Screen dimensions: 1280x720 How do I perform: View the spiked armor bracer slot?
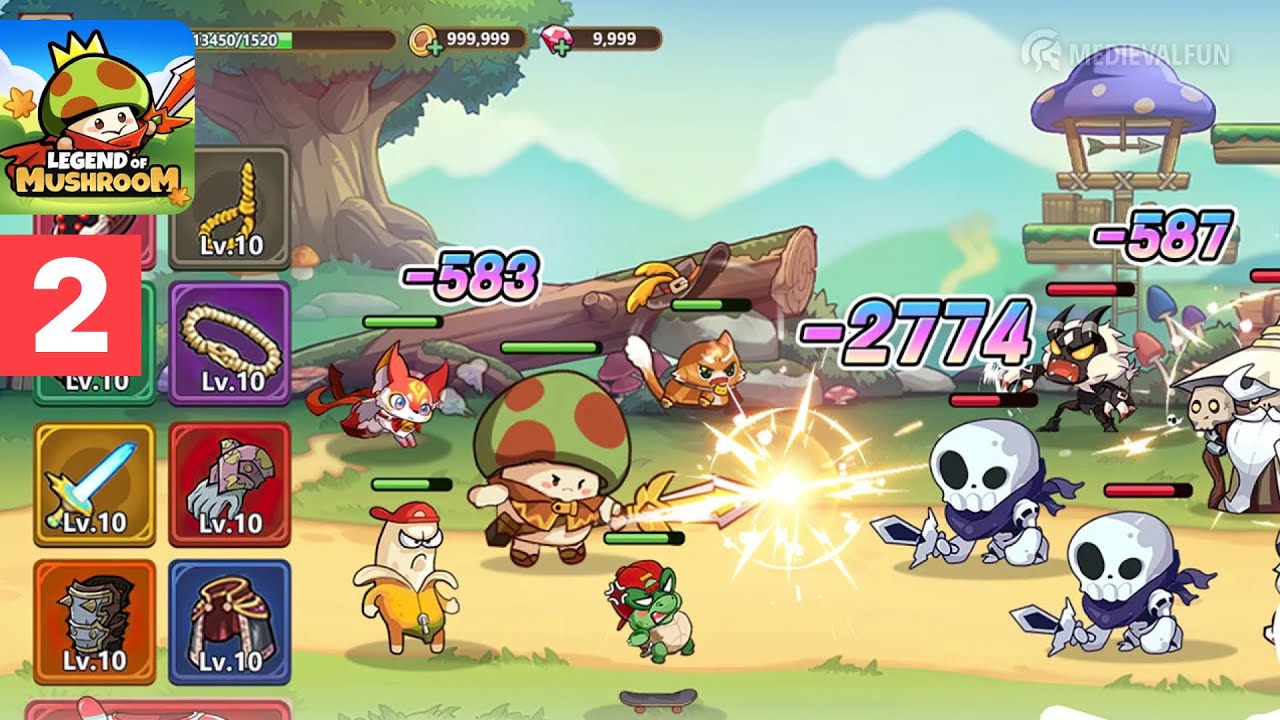95,621
